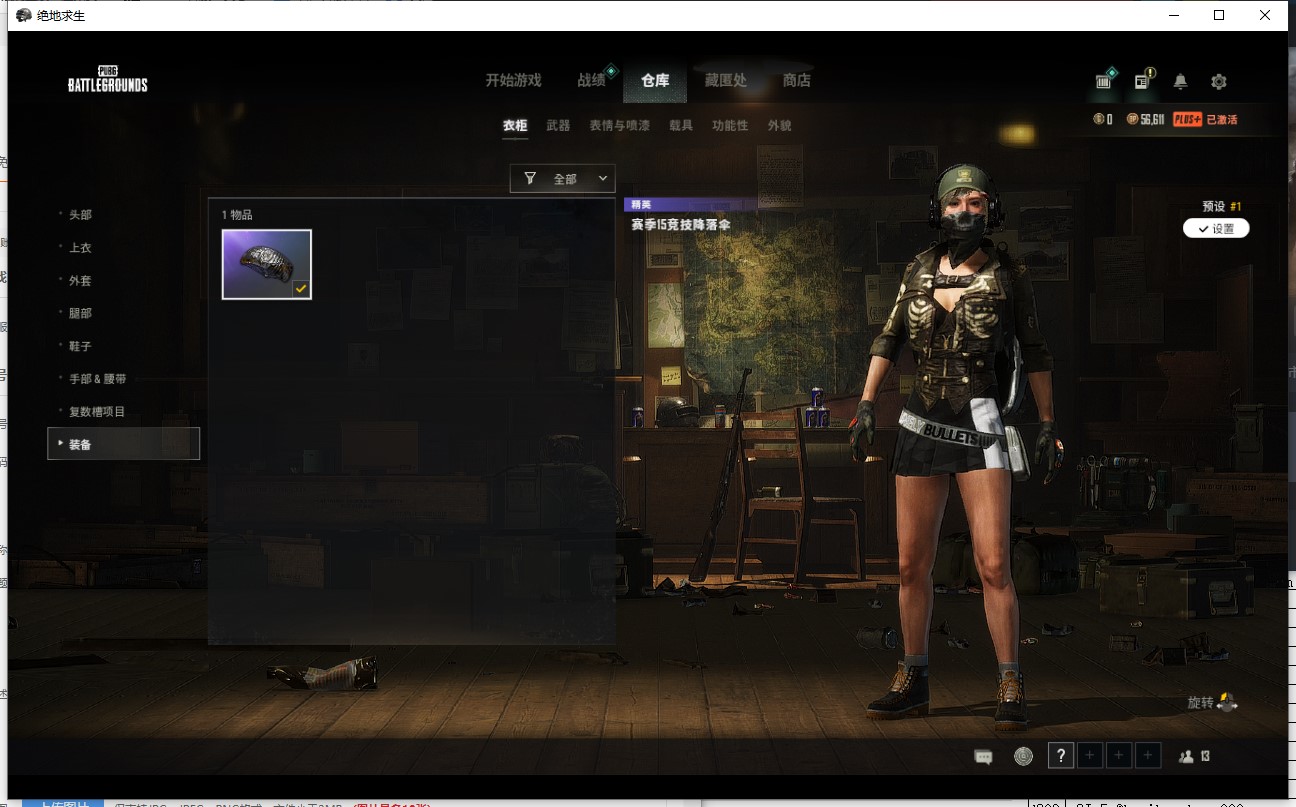
Task: Open the friends list showing 13 online
Action: point(1190,755)
